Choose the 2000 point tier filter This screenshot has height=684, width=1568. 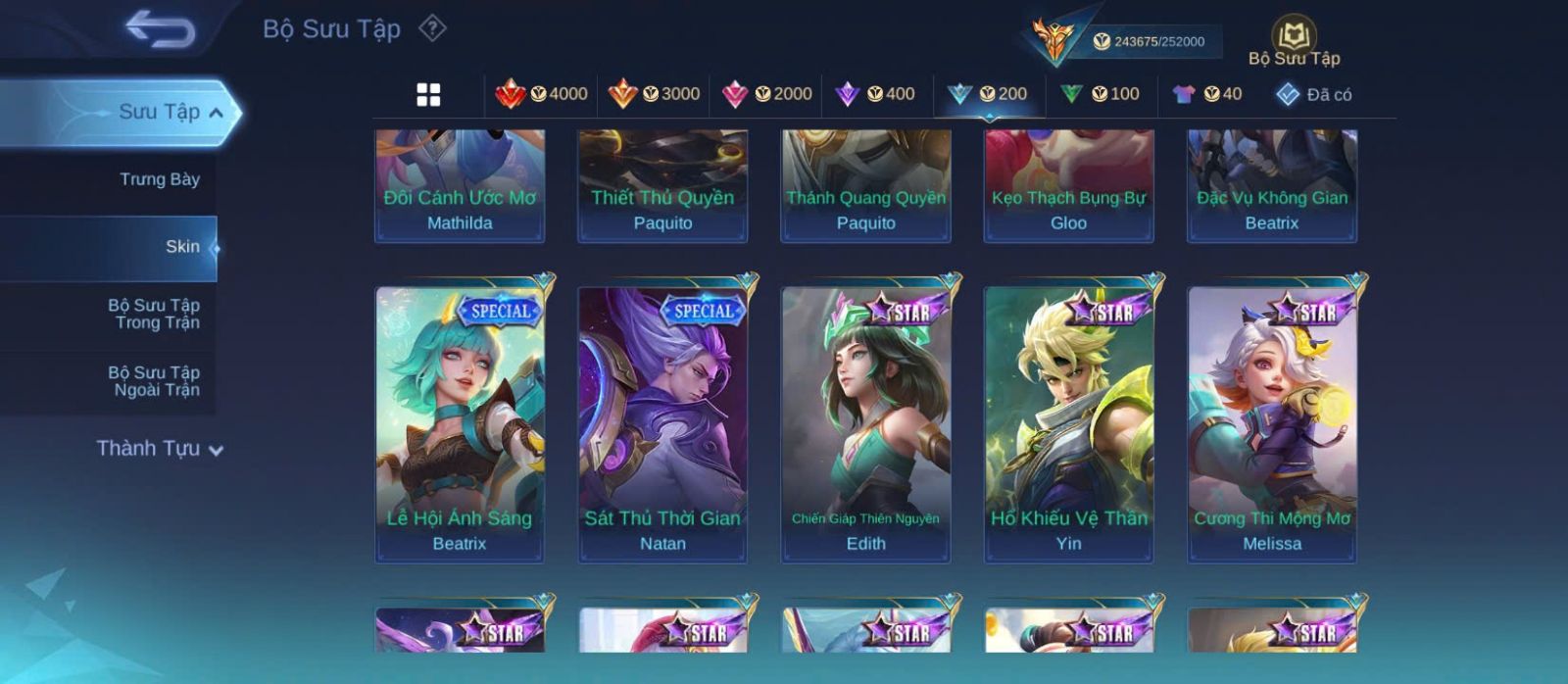click(x=767, y=94)
